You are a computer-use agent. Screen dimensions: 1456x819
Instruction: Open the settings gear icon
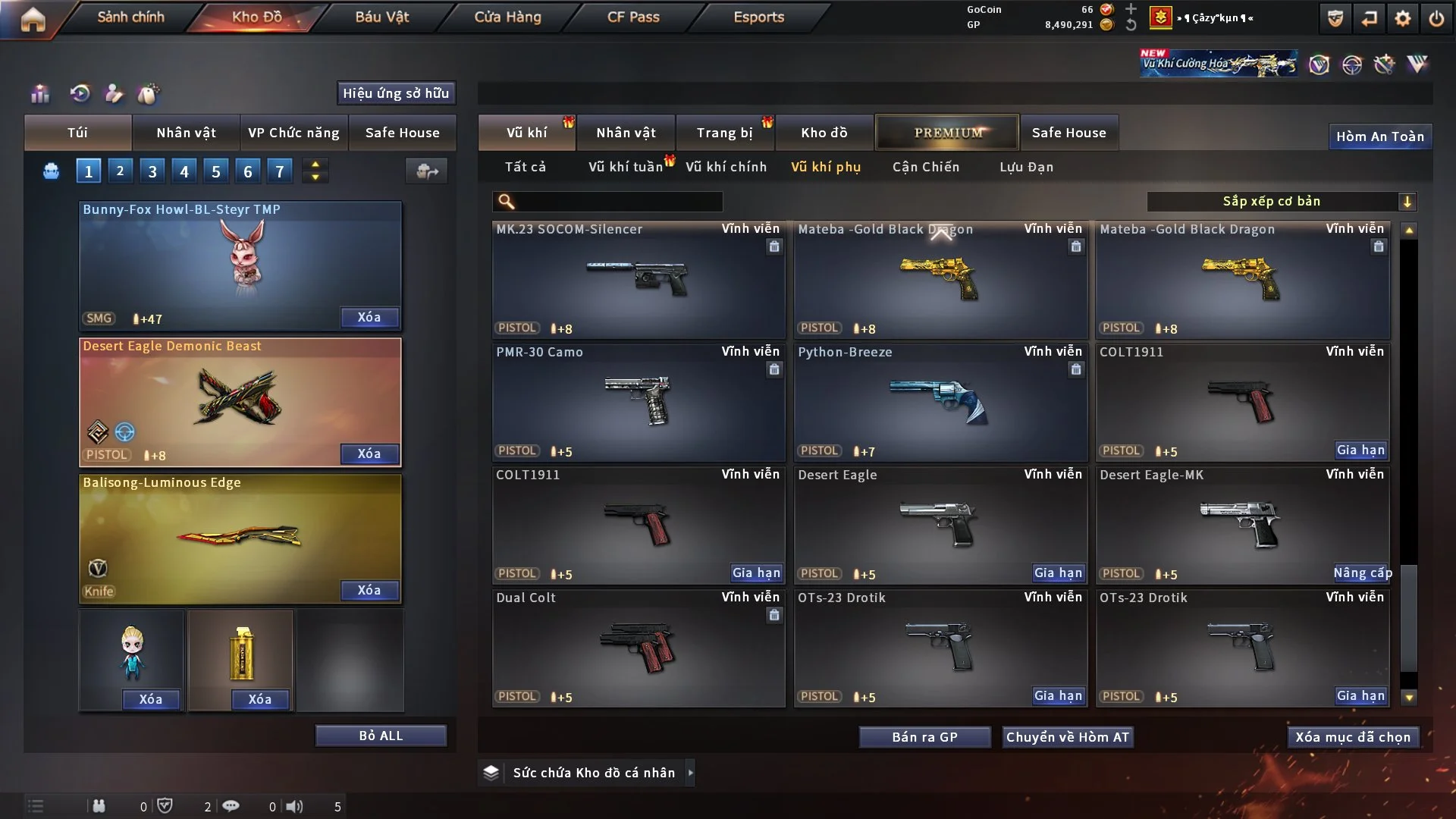(x=1402, y=18)
